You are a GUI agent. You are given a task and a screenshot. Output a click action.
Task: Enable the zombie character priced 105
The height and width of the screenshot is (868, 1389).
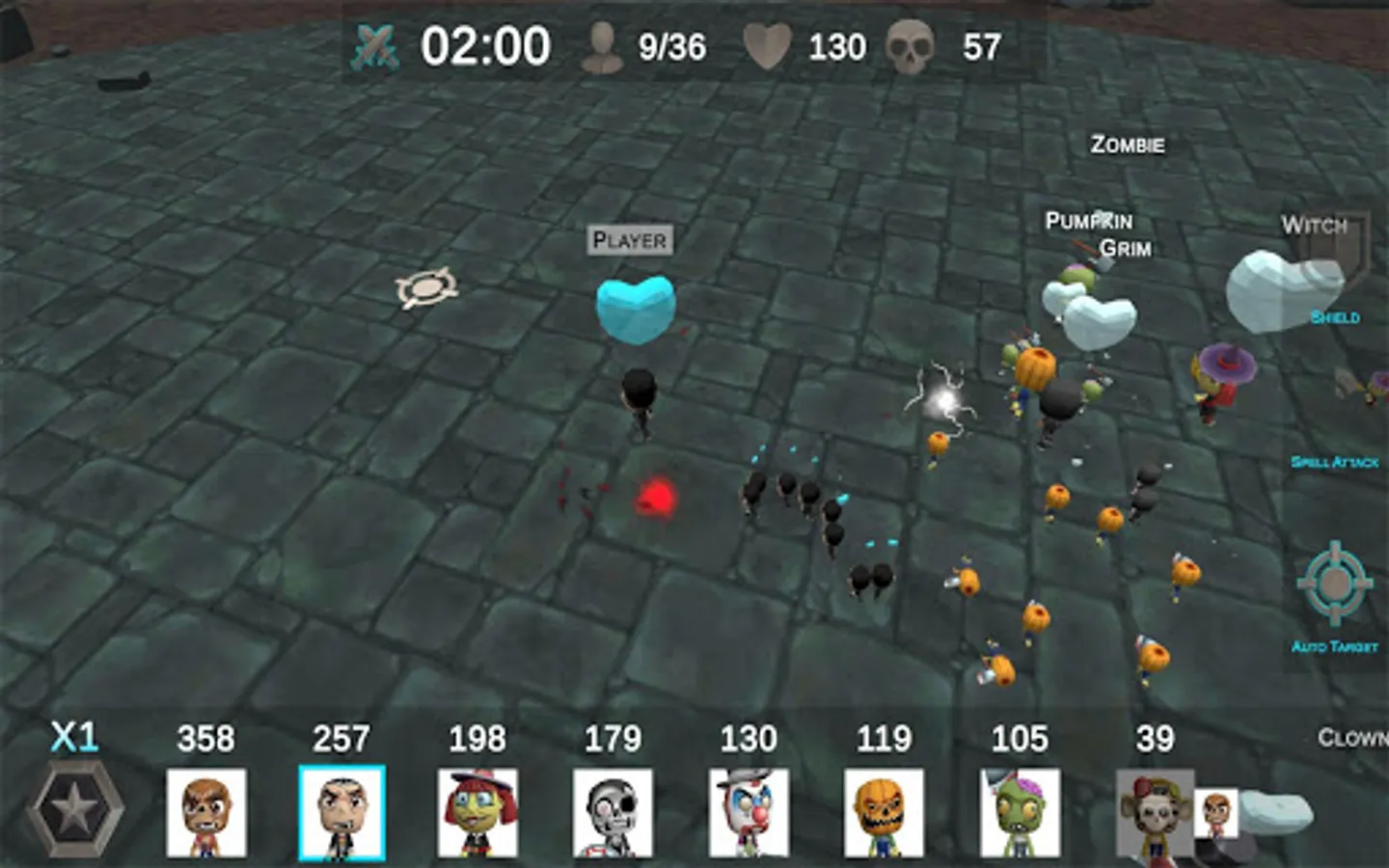coord(1021,813)
